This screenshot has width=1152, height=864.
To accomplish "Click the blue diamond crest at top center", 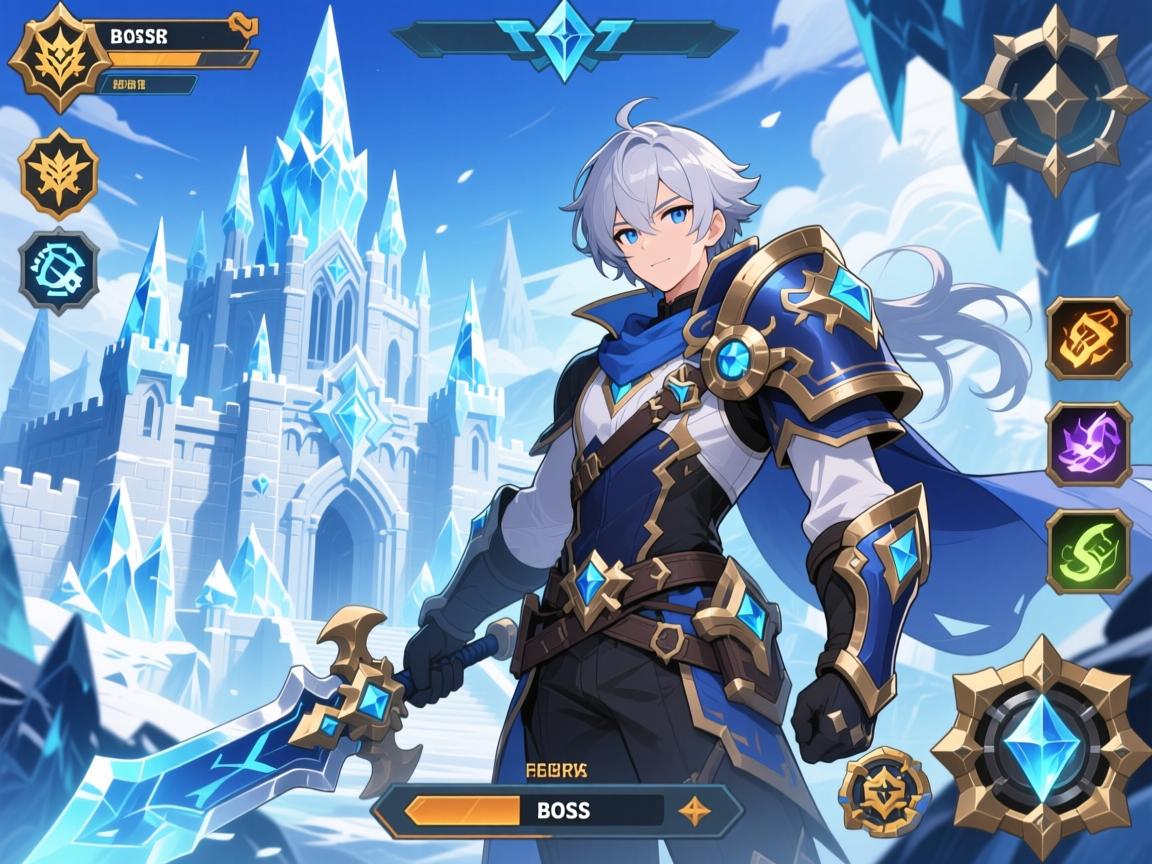I will coord(564,38).
